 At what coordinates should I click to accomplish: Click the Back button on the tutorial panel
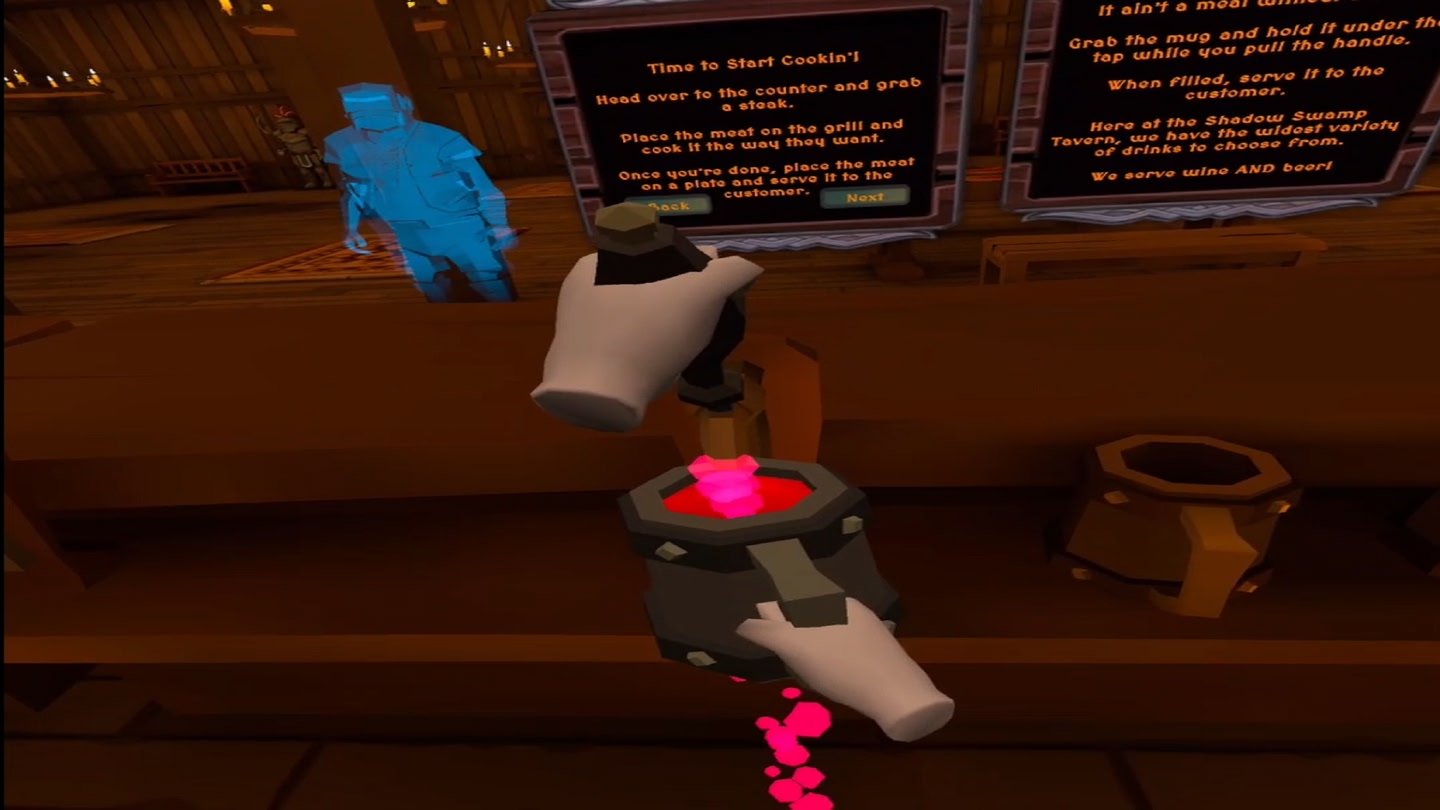coord(669,205)
